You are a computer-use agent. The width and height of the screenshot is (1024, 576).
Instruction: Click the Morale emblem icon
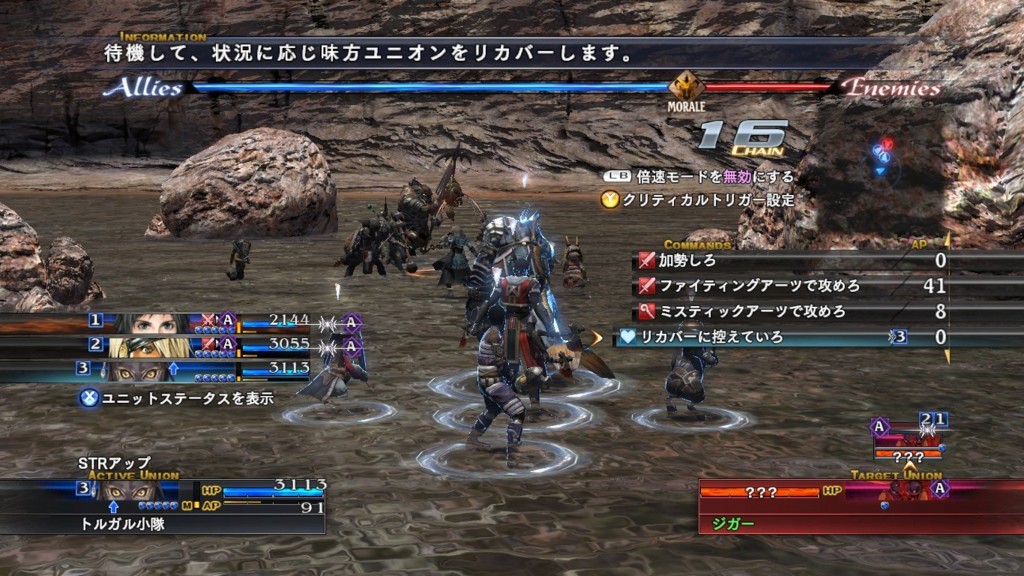(x=686, y=86)
